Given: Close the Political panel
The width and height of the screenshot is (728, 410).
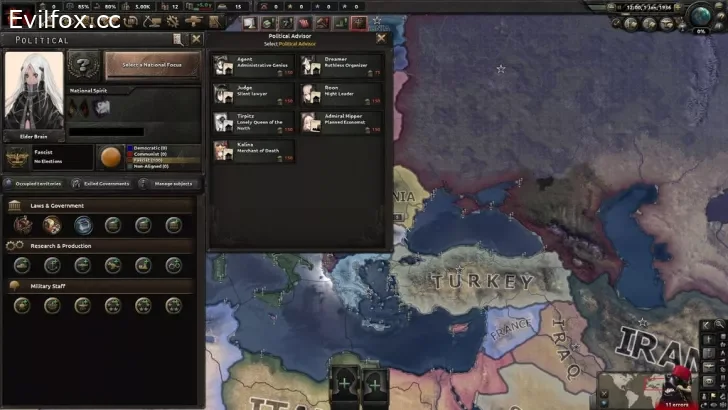Looking at the screenshot, I should point(196,40).
